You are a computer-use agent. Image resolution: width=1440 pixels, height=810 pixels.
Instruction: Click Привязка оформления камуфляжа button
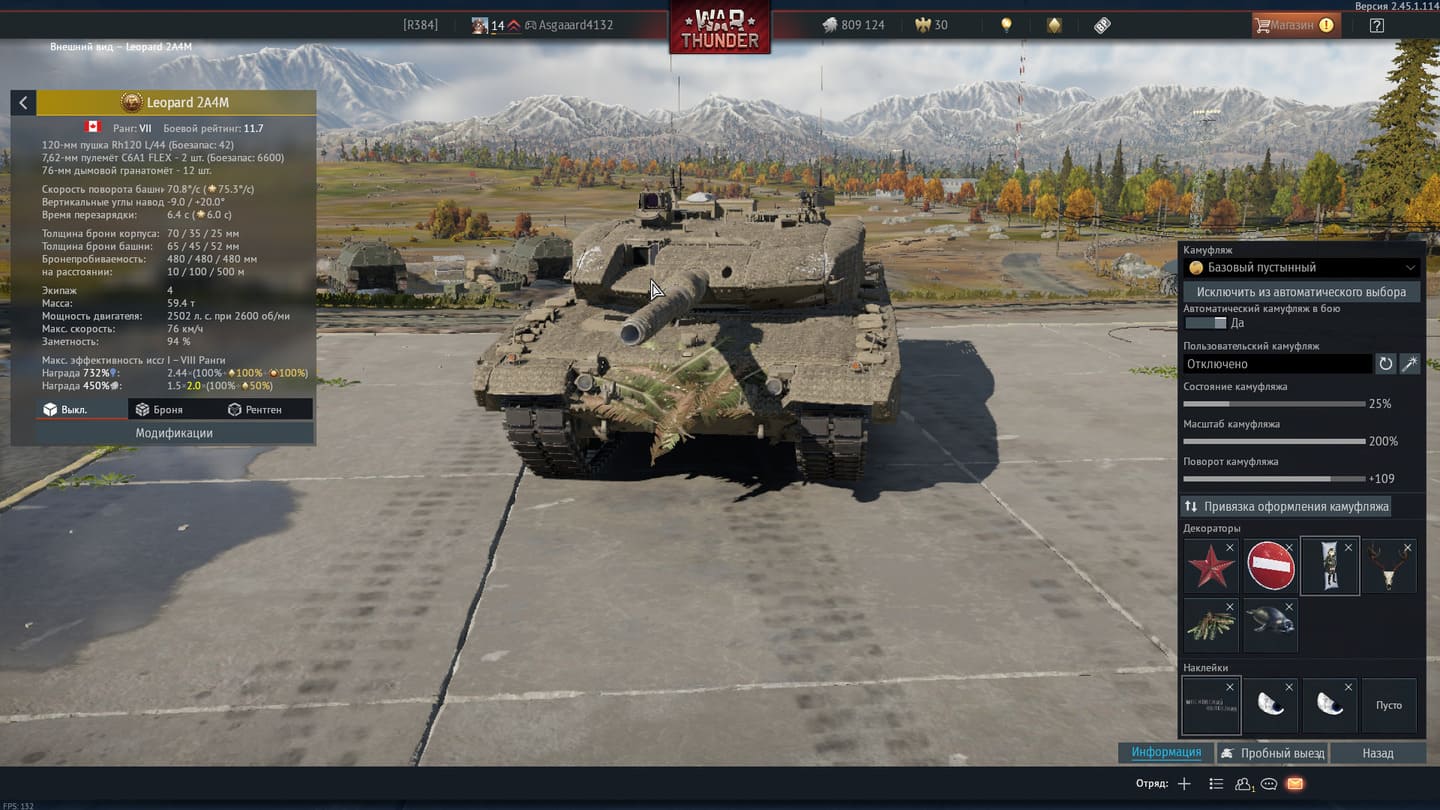pos(1286,506)
